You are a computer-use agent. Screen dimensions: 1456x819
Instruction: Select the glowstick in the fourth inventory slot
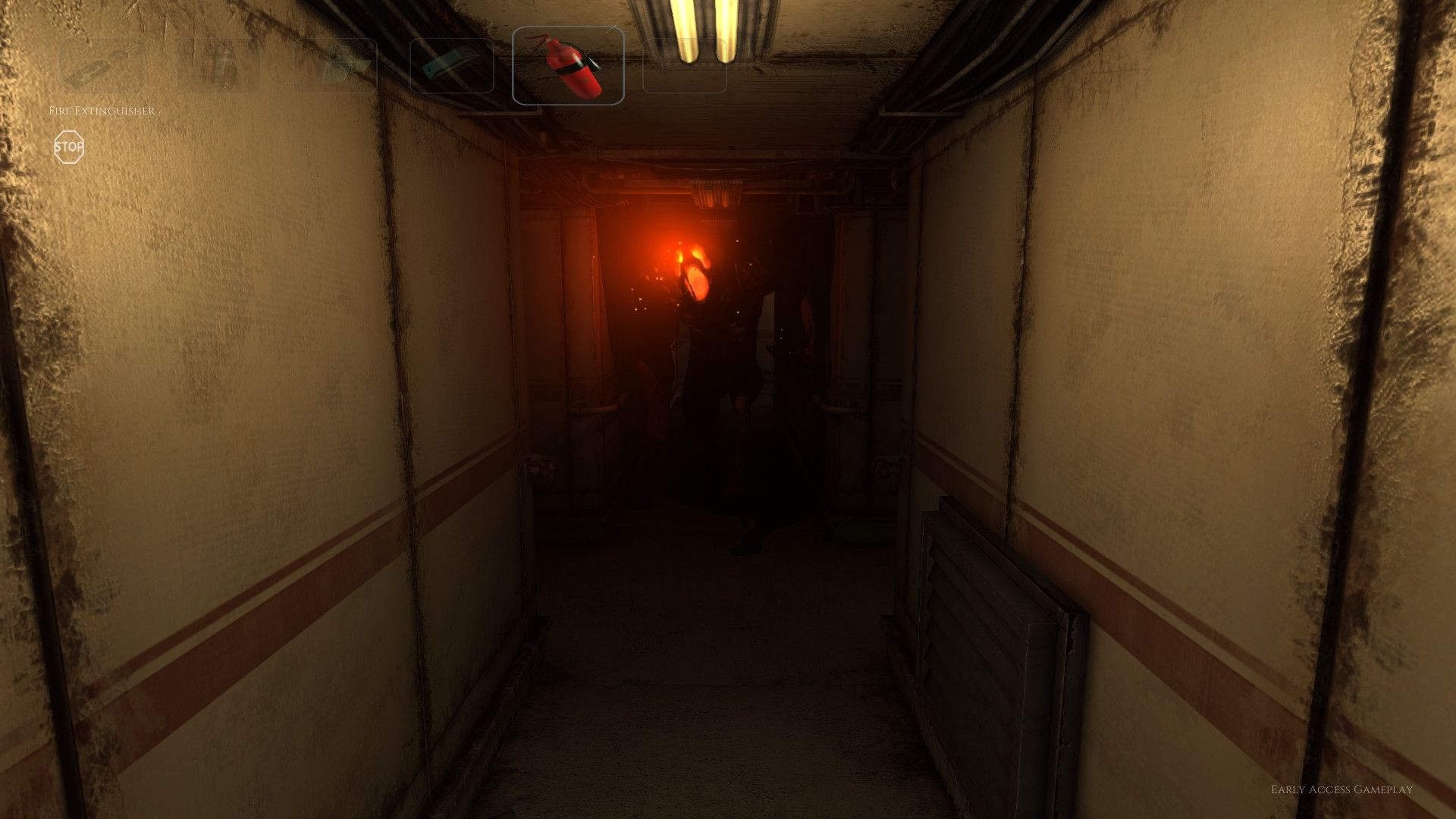(x=449, y=64)
